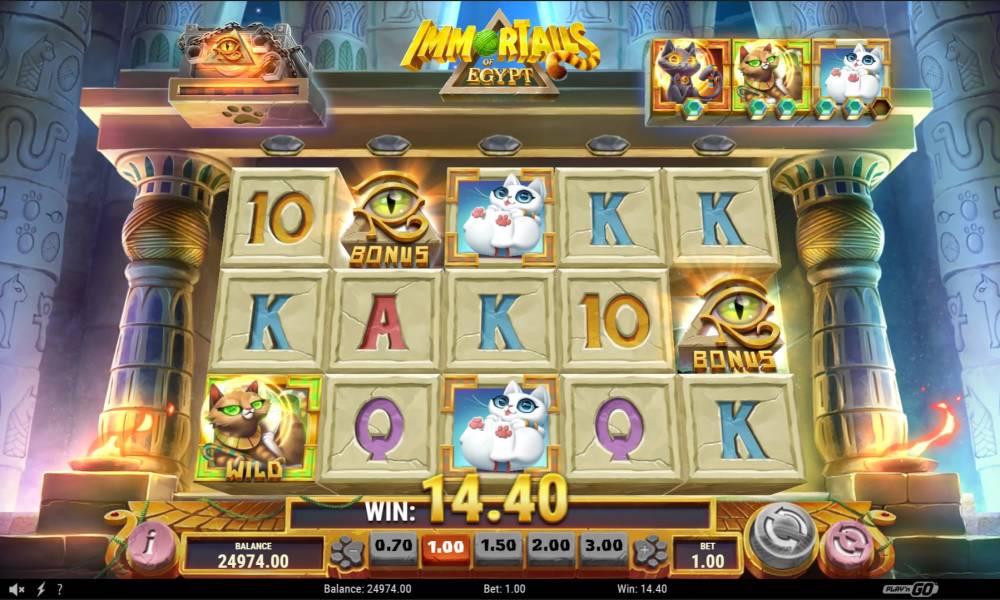Increase bet with the plus paw button
Screen dimensions: 1000x600
[x=649, y=551]
